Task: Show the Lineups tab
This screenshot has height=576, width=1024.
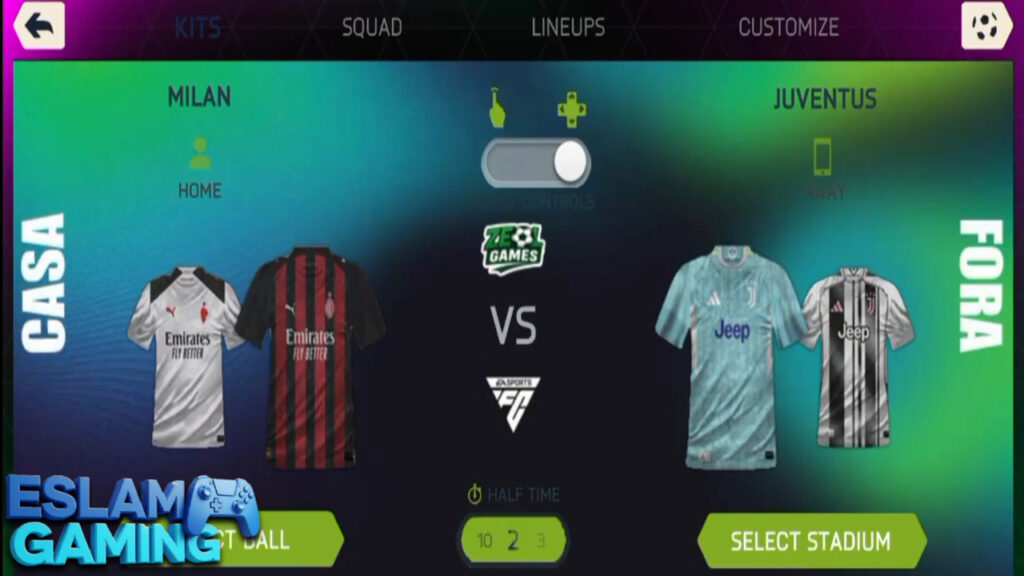Action: pyautogui.click(x=568, y=27)
